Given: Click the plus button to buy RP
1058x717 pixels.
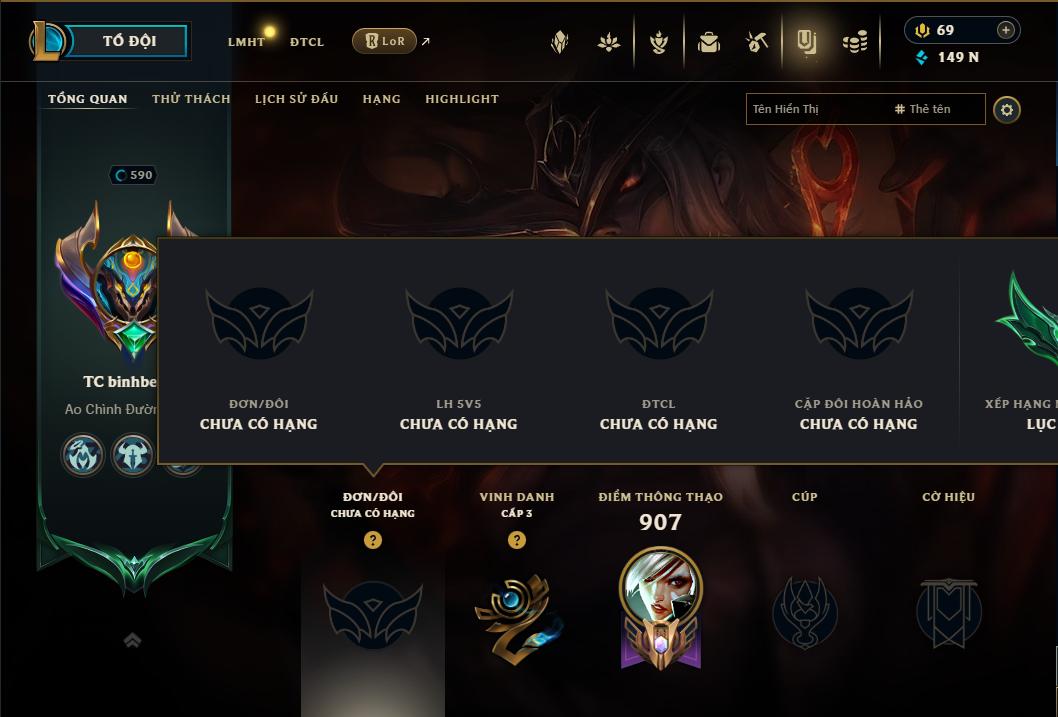Looking at the screenshot, I should (1006, 30).
